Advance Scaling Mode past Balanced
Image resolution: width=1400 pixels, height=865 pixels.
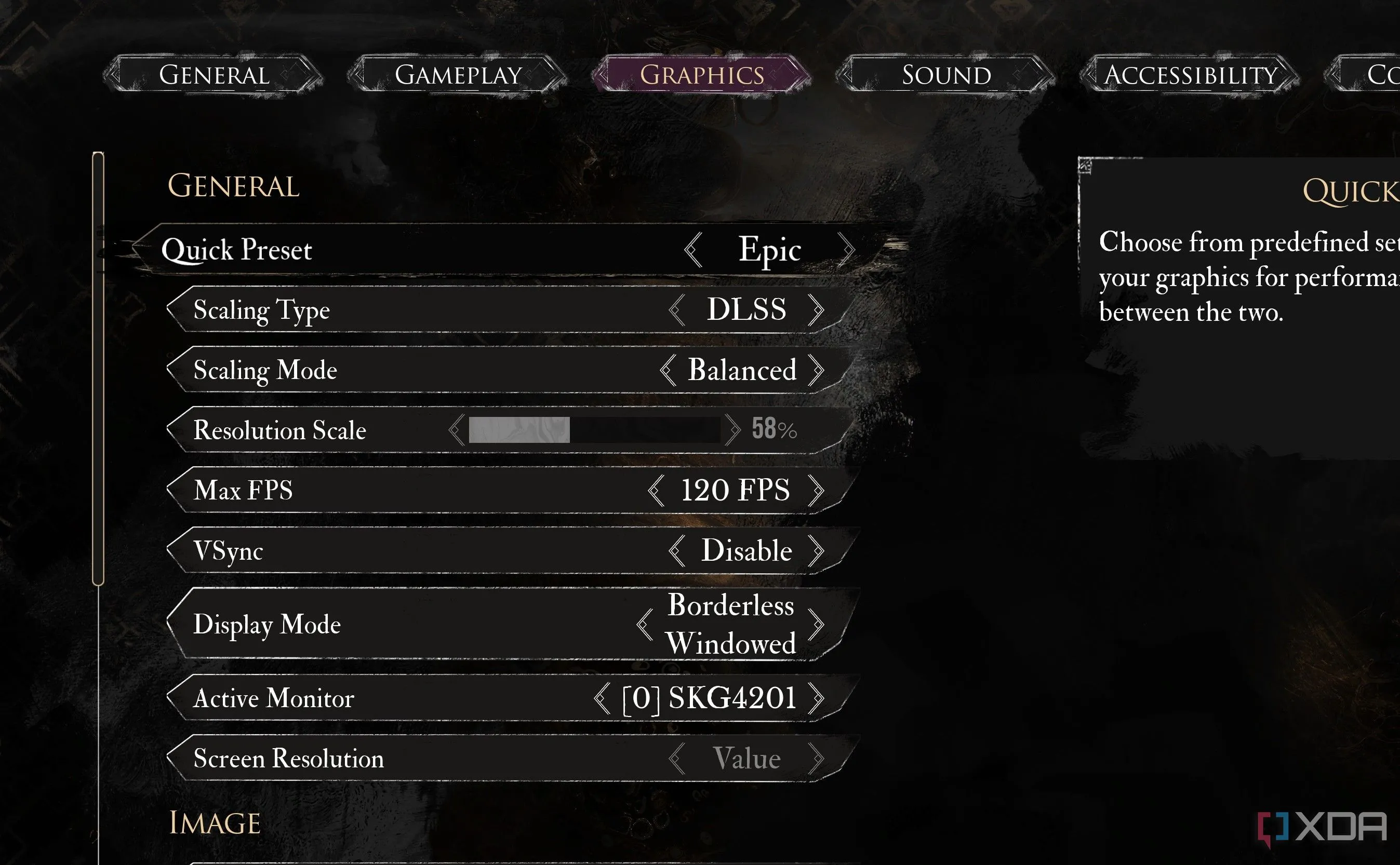816,370
